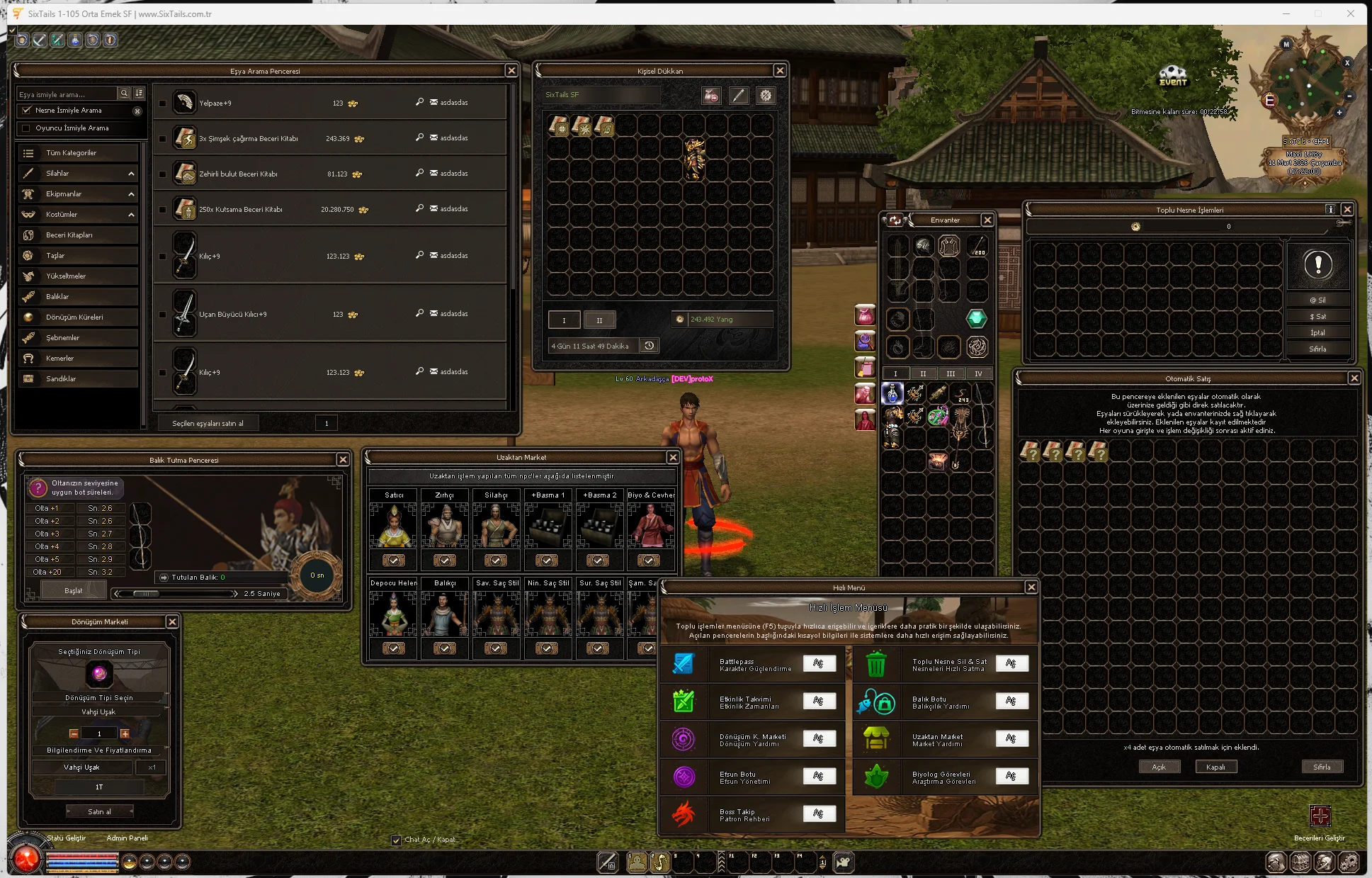
Task: Toggle the Chat Aç / Kapat checkbox
Action: pos(396,840)
